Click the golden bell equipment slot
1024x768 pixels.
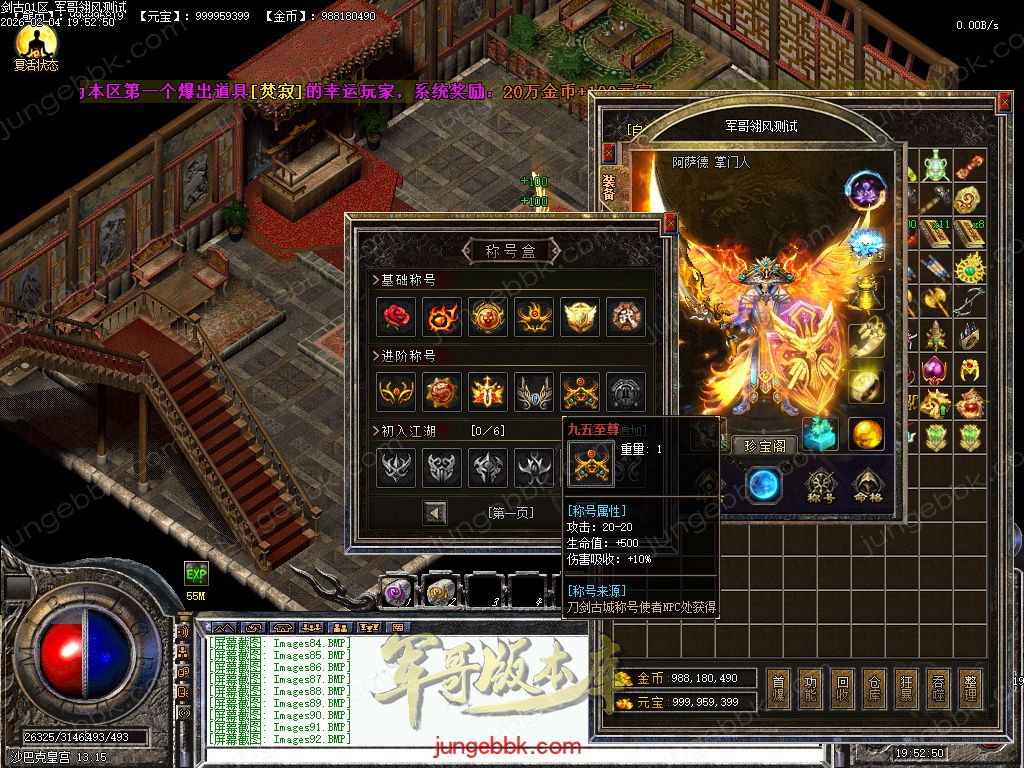tap(866, 291)
